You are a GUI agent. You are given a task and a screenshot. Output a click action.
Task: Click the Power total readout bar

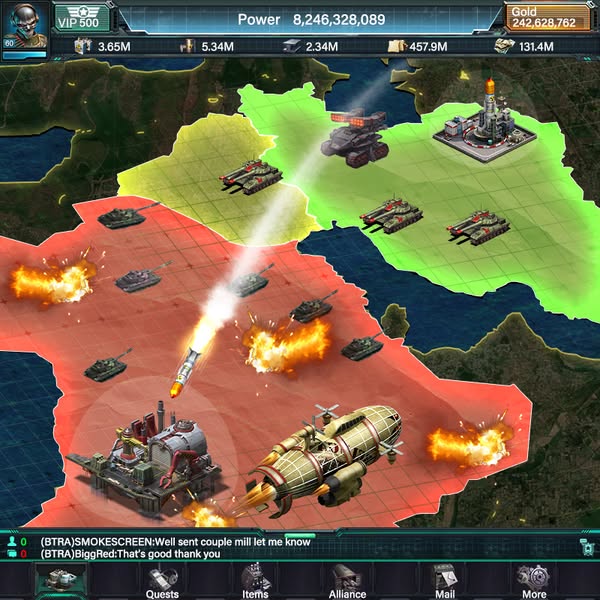(x=310, y=19)
